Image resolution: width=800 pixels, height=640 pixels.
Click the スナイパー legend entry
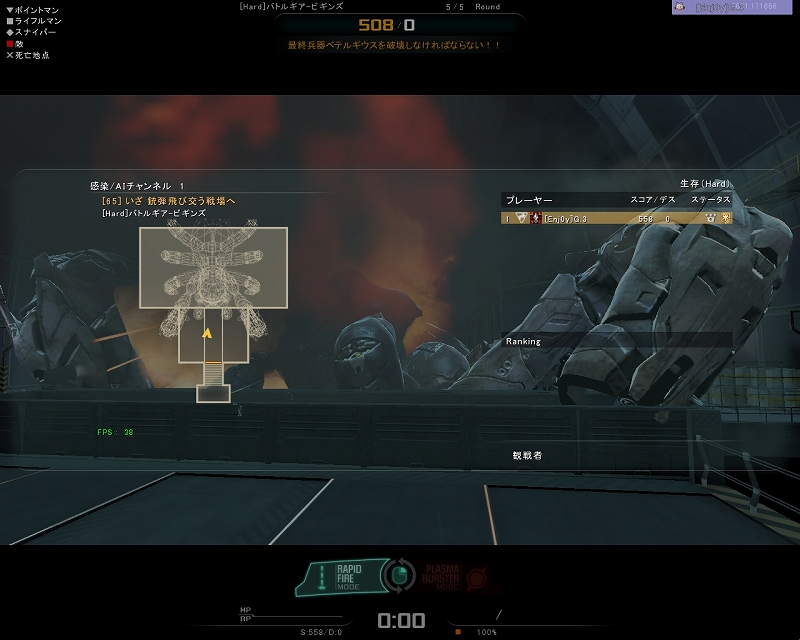pos(31,32)
